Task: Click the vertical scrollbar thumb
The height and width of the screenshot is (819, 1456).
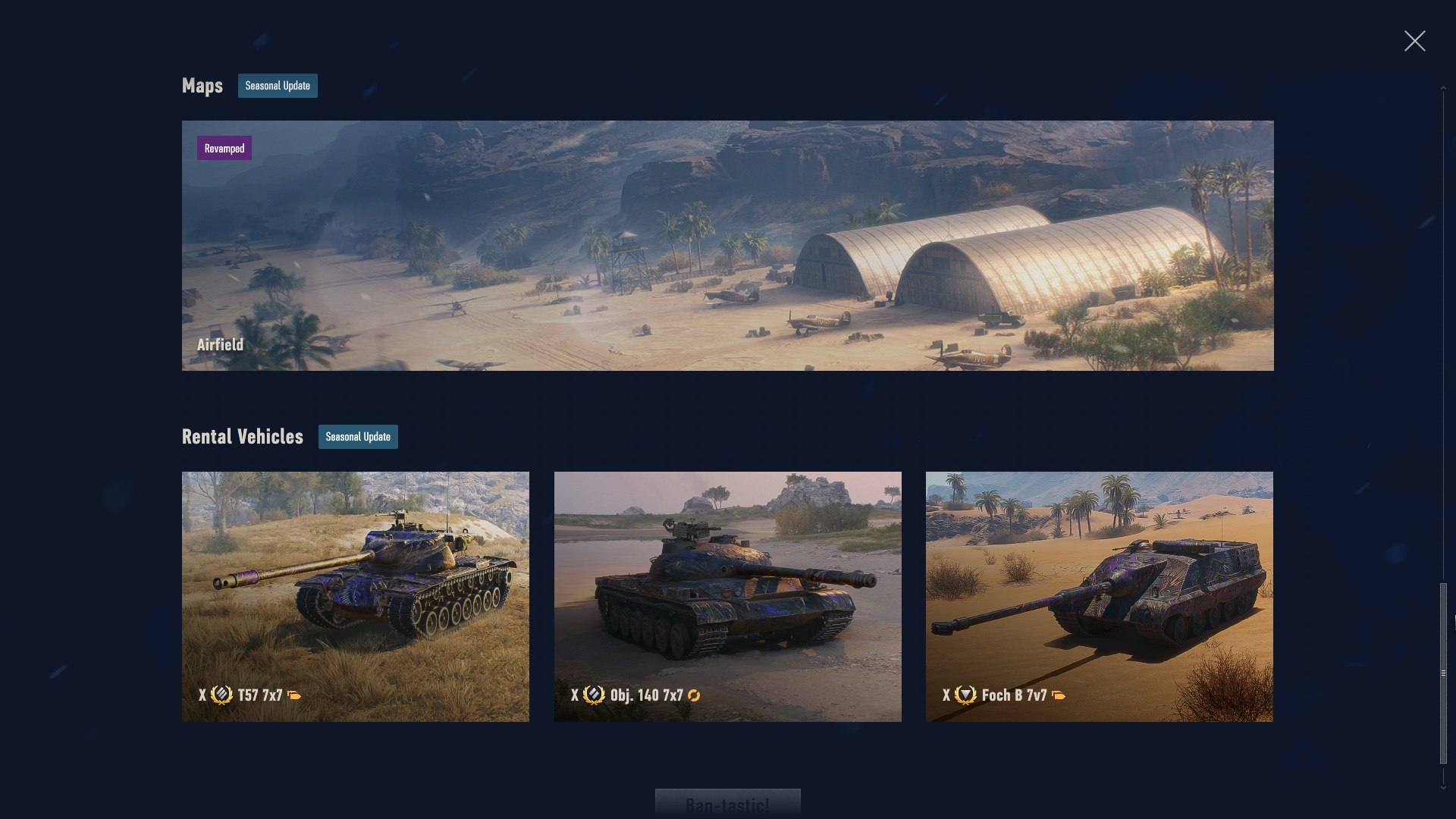Action: tap(1443, 672)
